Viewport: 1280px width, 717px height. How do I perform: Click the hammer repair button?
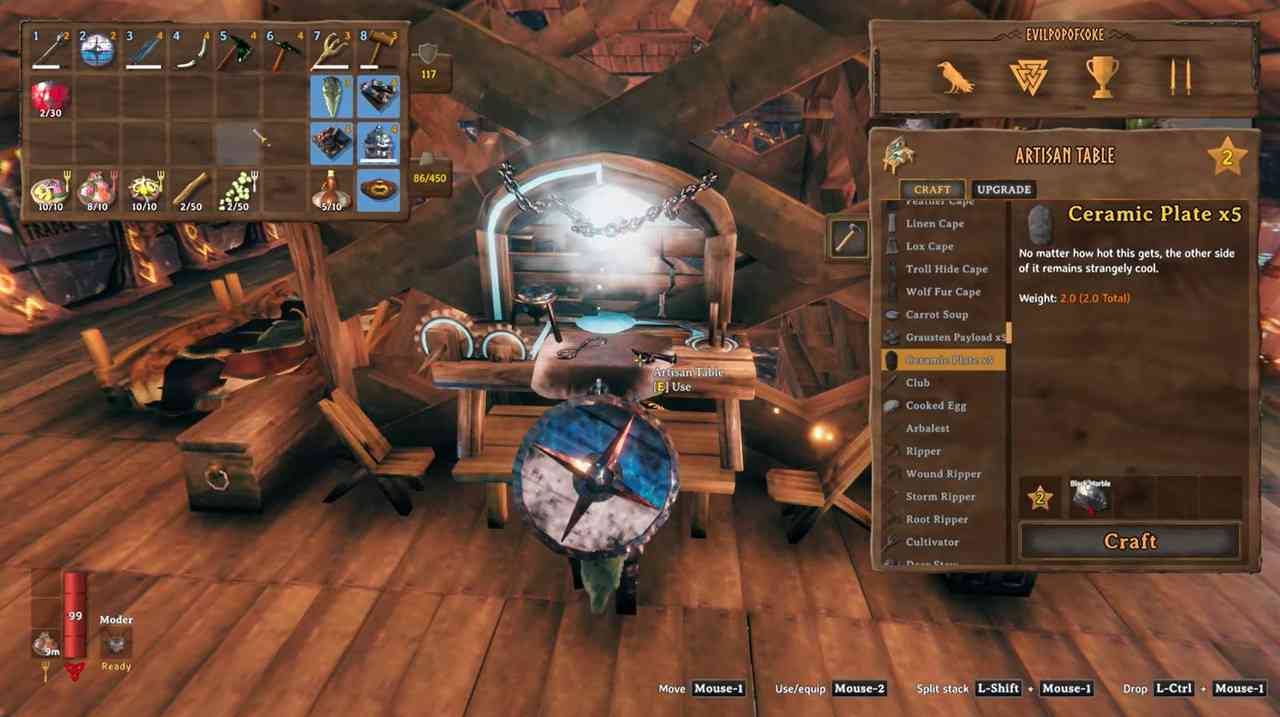(x=848, y=238)
